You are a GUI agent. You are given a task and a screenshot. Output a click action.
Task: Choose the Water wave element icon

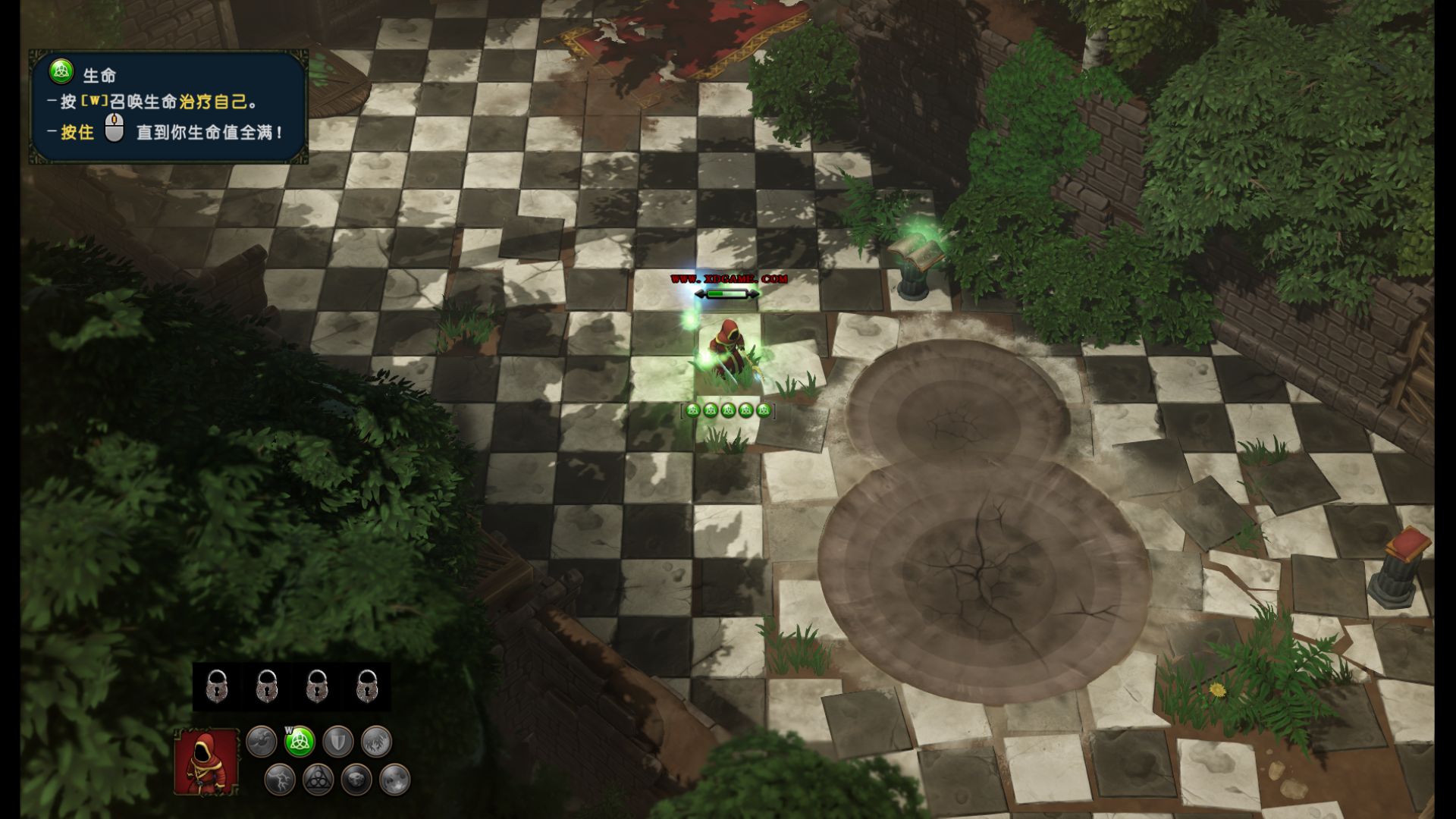pyautogui.click(x=261, y=741)
